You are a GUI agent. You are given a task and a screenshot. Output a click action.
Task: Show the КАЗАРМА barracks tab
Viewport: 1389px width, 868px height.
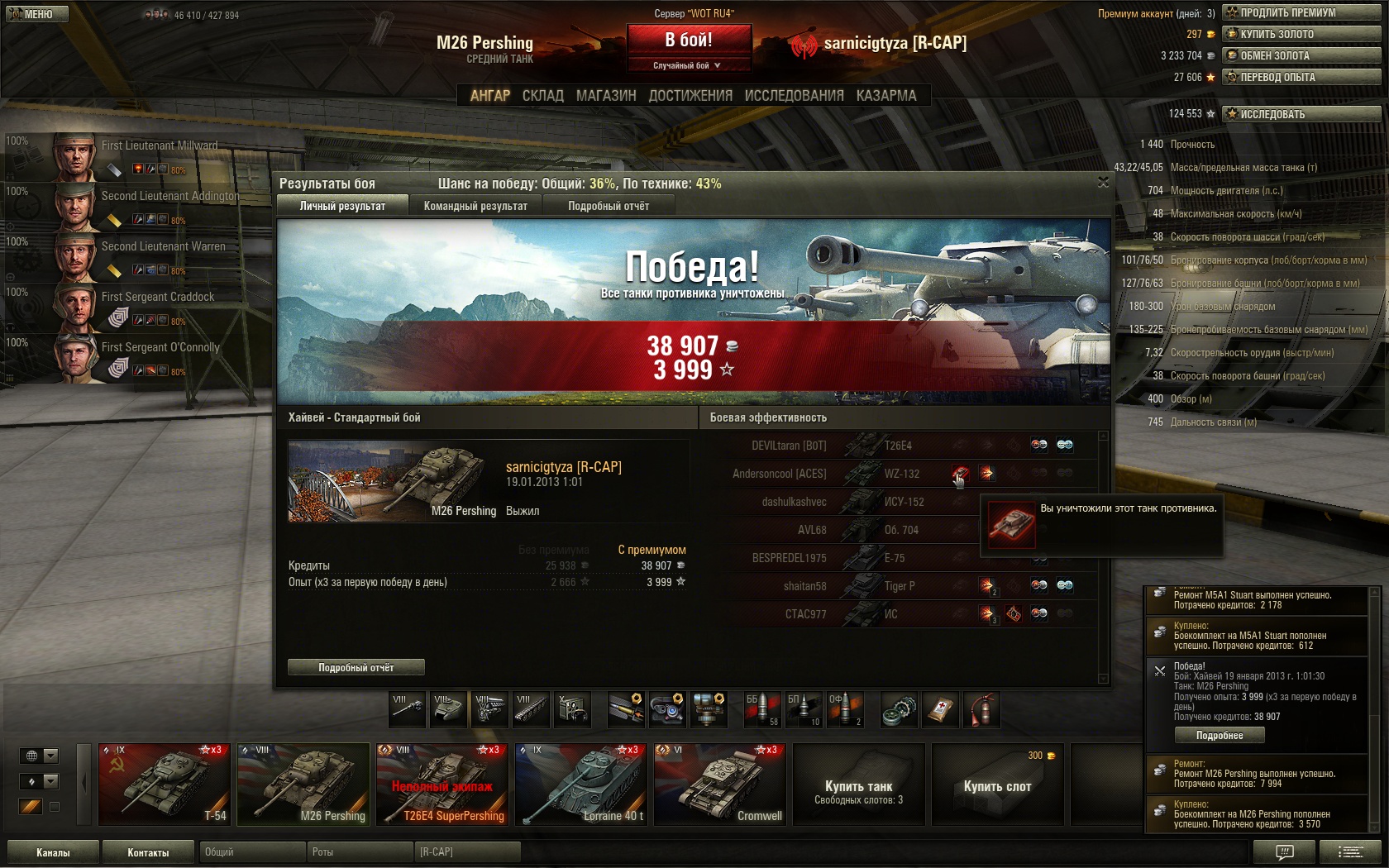point(886,96)
